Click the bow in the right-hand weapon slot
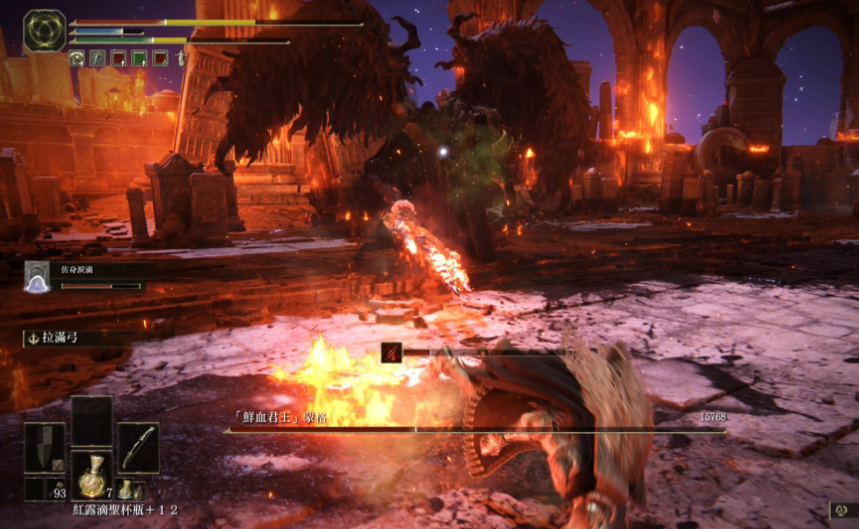Image resolution: width=859 pixels, height=529 pixels. 138,447
